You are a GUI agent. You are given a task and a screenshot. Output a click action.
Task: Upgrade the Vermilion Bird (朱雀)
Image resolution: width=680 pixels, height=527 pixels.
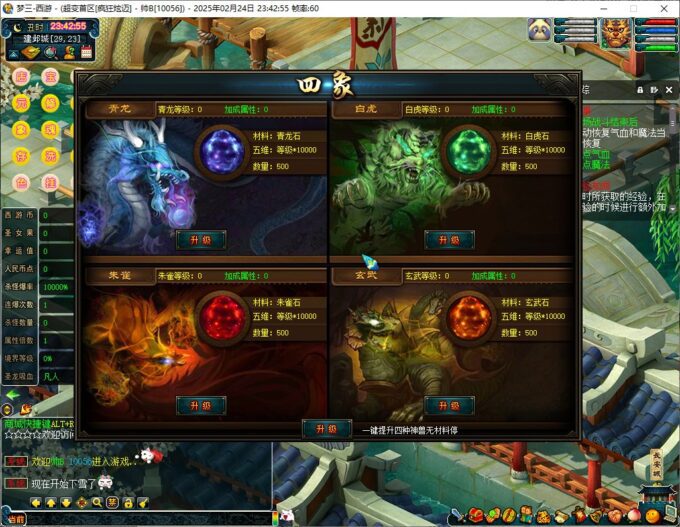(200, 404)
